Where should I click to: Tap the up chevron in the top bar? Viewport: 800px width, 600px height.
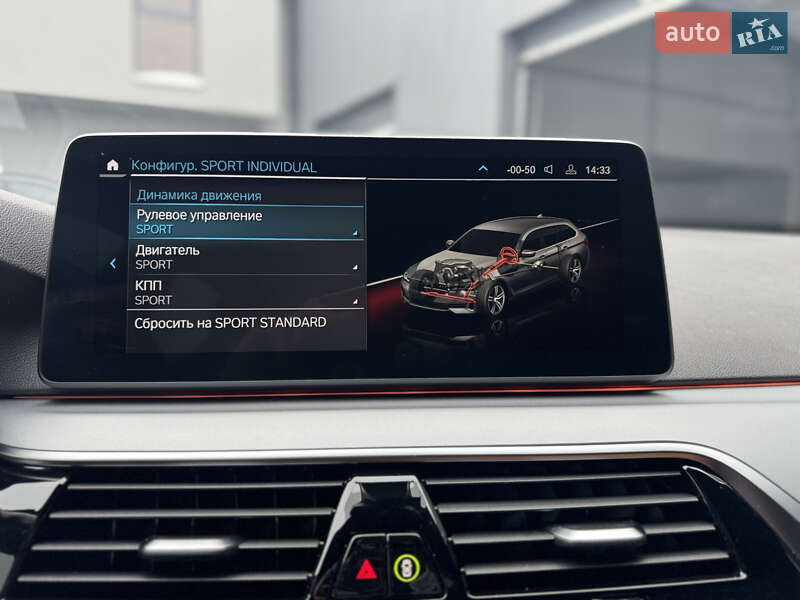(483, 169)
